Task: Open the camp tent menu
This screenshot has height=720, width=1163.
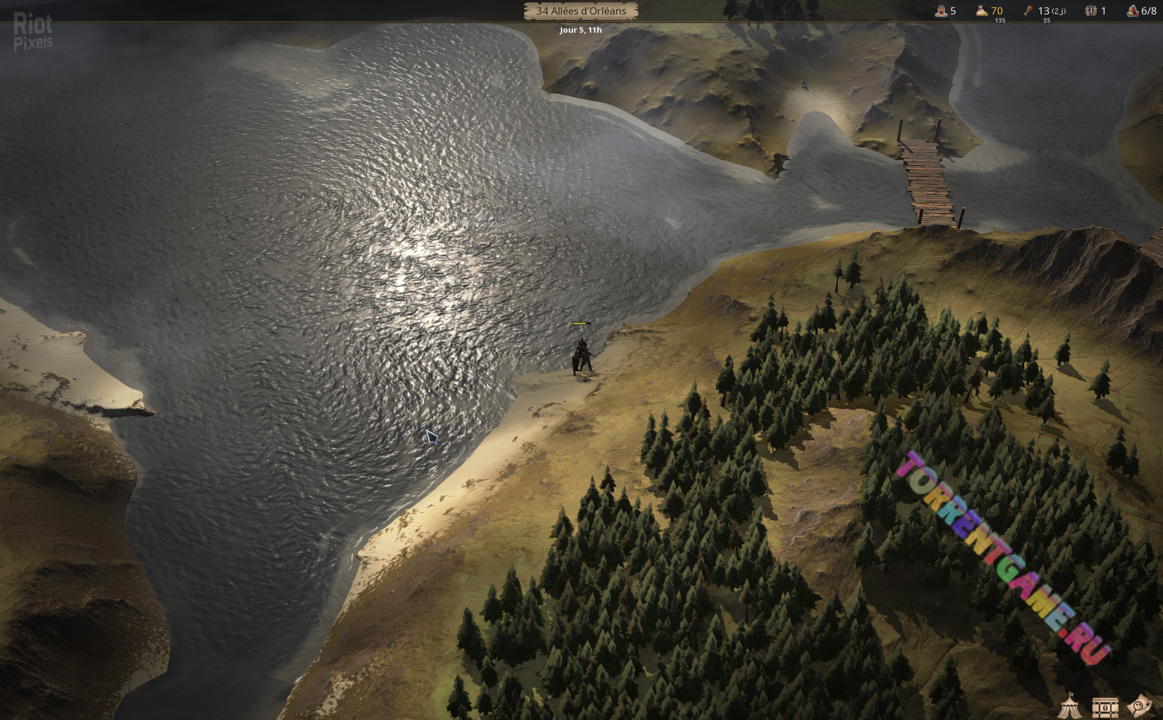Action: (1071, 704)
